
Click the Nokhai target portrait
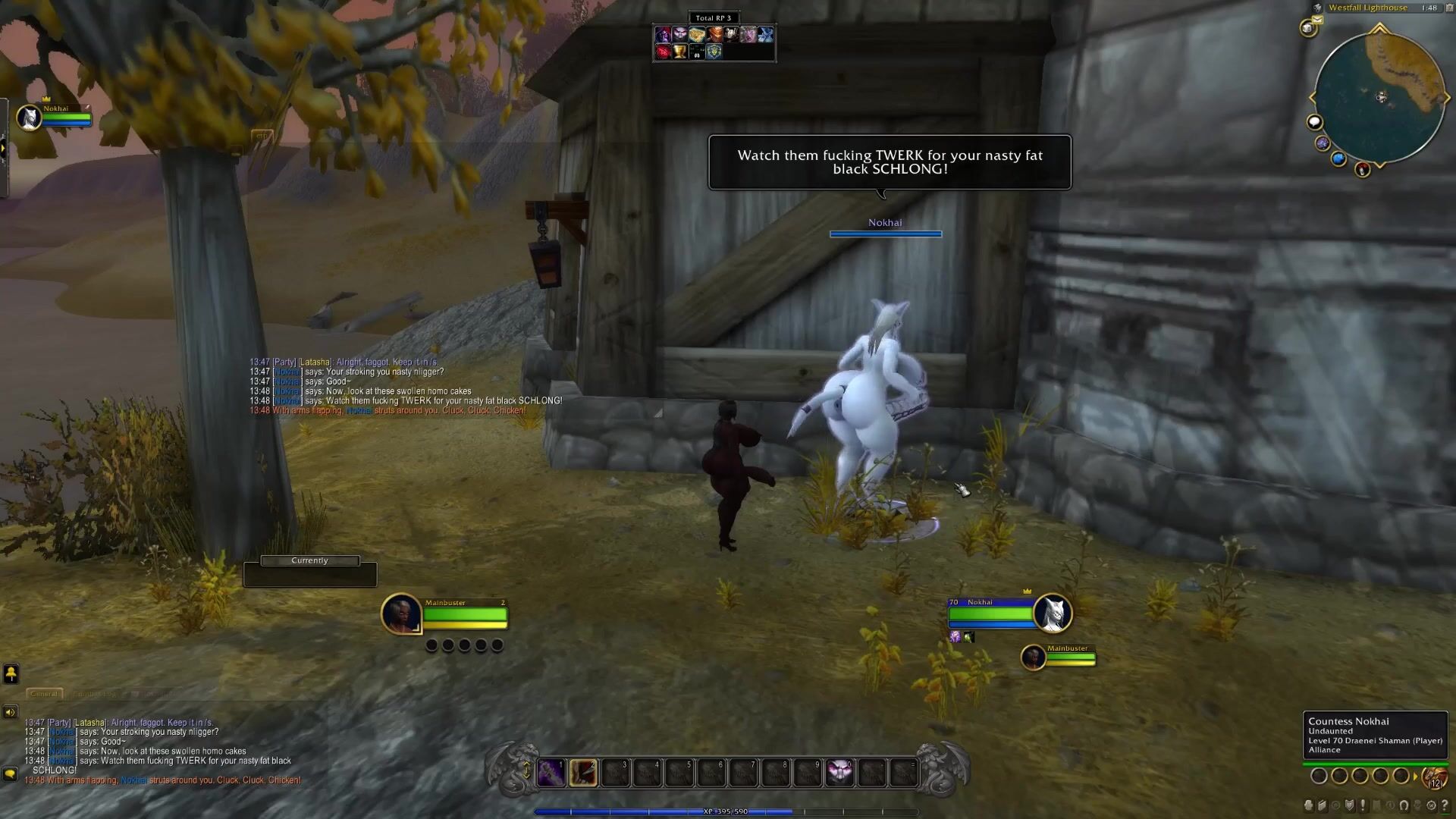click(1052, 613)
